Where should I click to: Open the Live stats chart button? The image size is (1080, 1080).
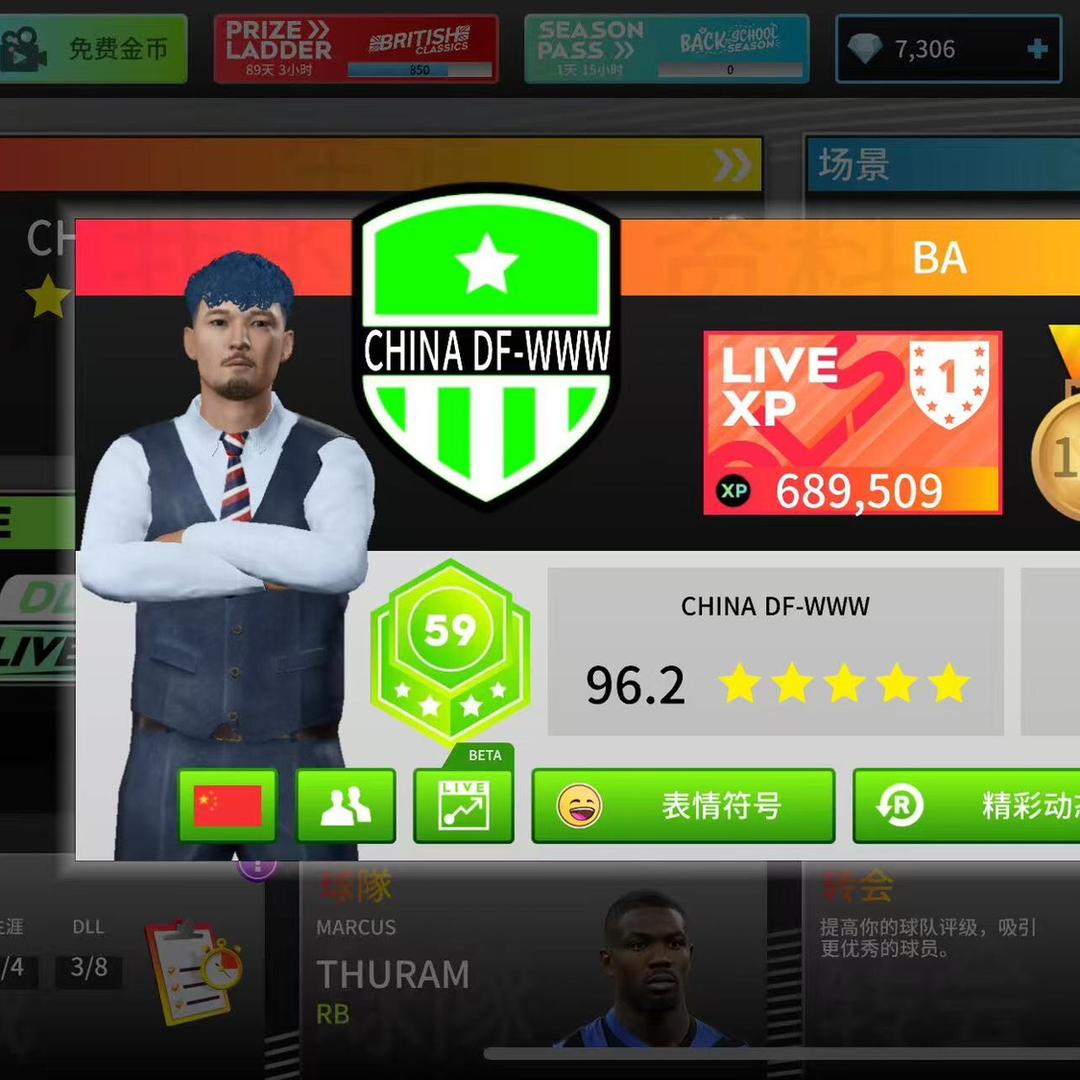463,805
